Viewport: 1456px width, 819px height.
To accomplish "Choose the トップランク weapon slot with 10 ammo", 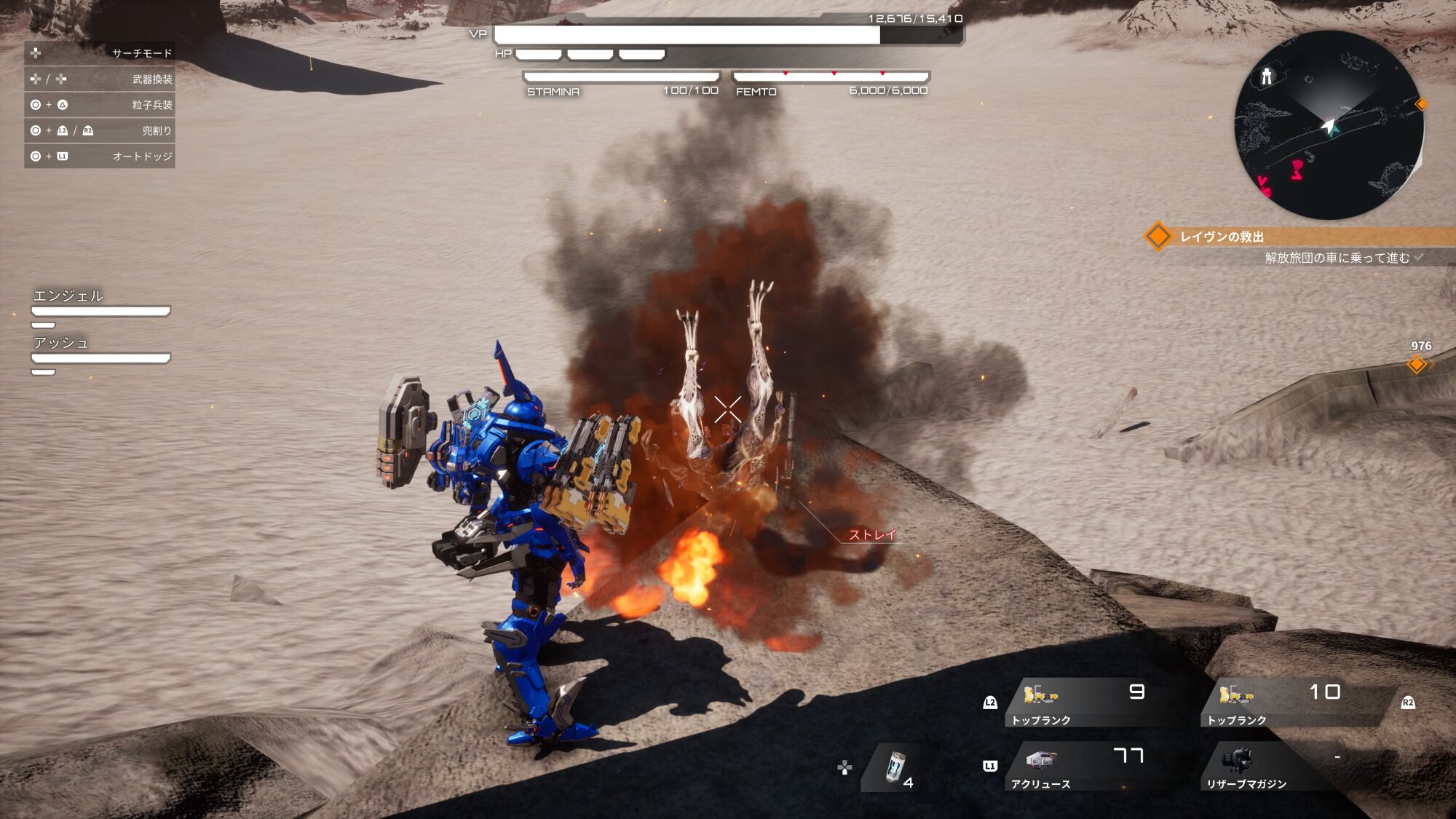I will (x=1282, y=702).
